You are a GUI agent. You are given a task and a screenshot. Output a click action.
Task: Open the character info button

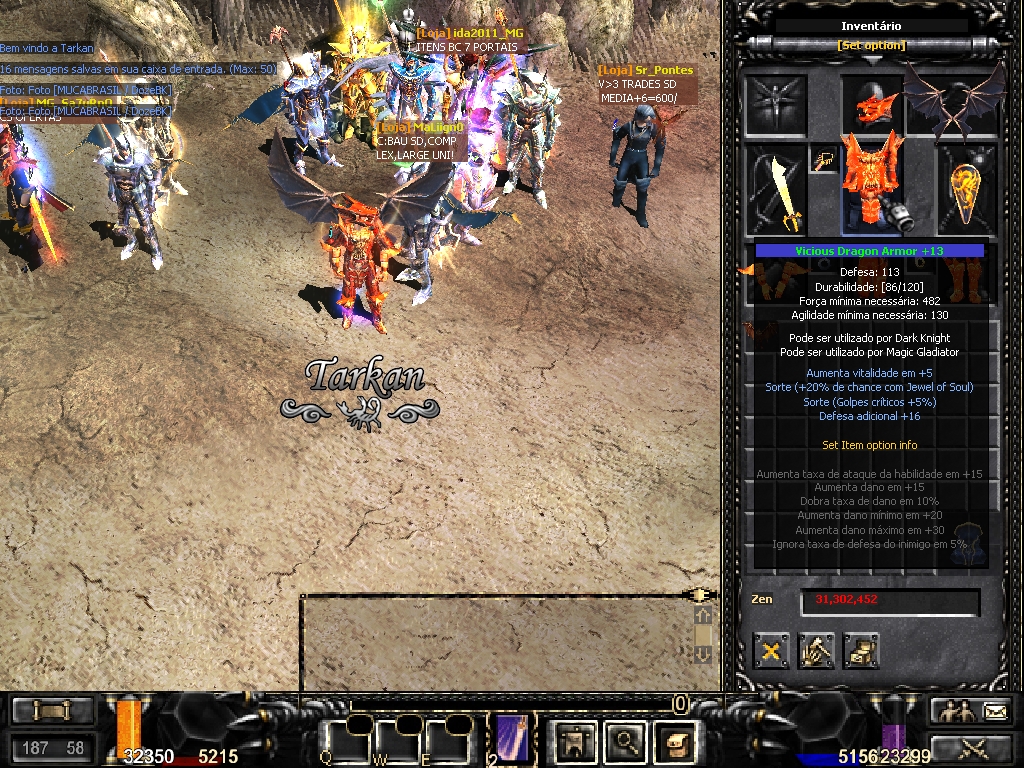575,741
